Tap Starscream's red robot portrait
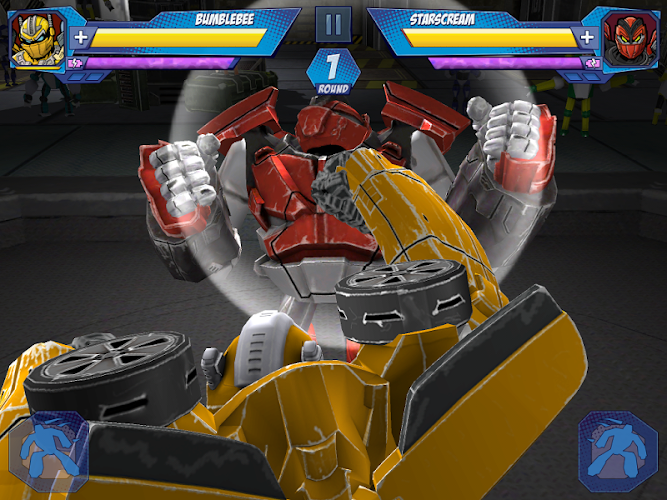This screenshot has width=667, height=500. coord(631,38)
